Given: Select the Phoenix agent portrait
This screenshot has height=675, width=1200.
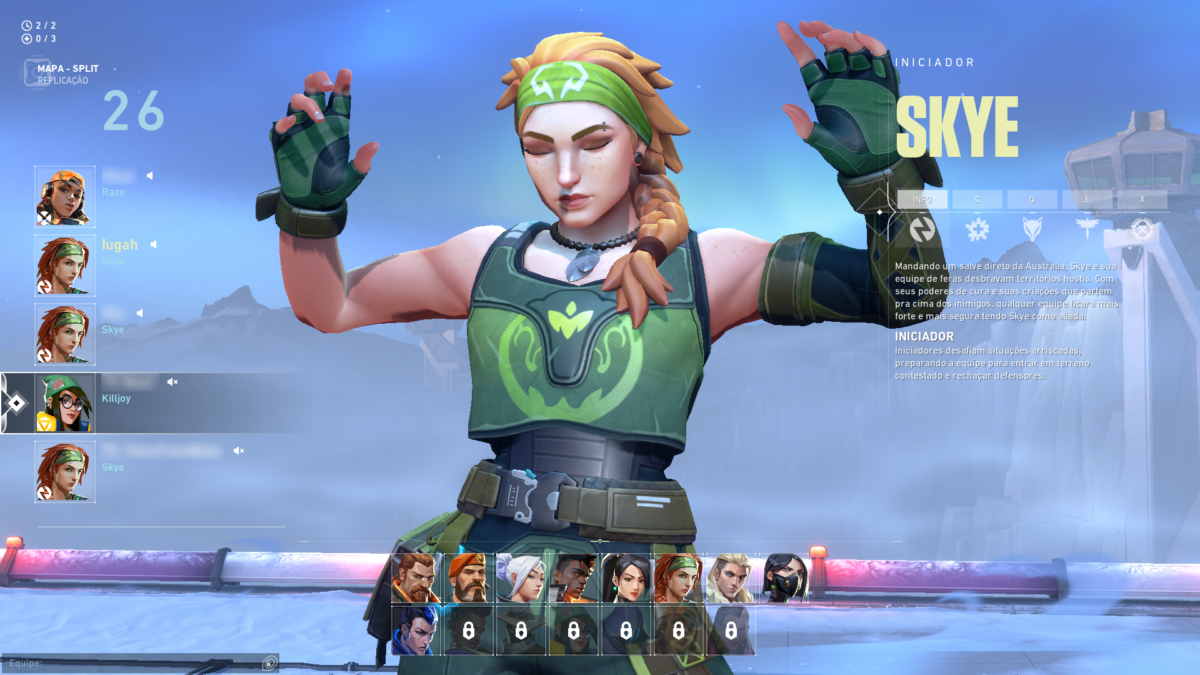Looking at the screenshot, I should [573, 578].
